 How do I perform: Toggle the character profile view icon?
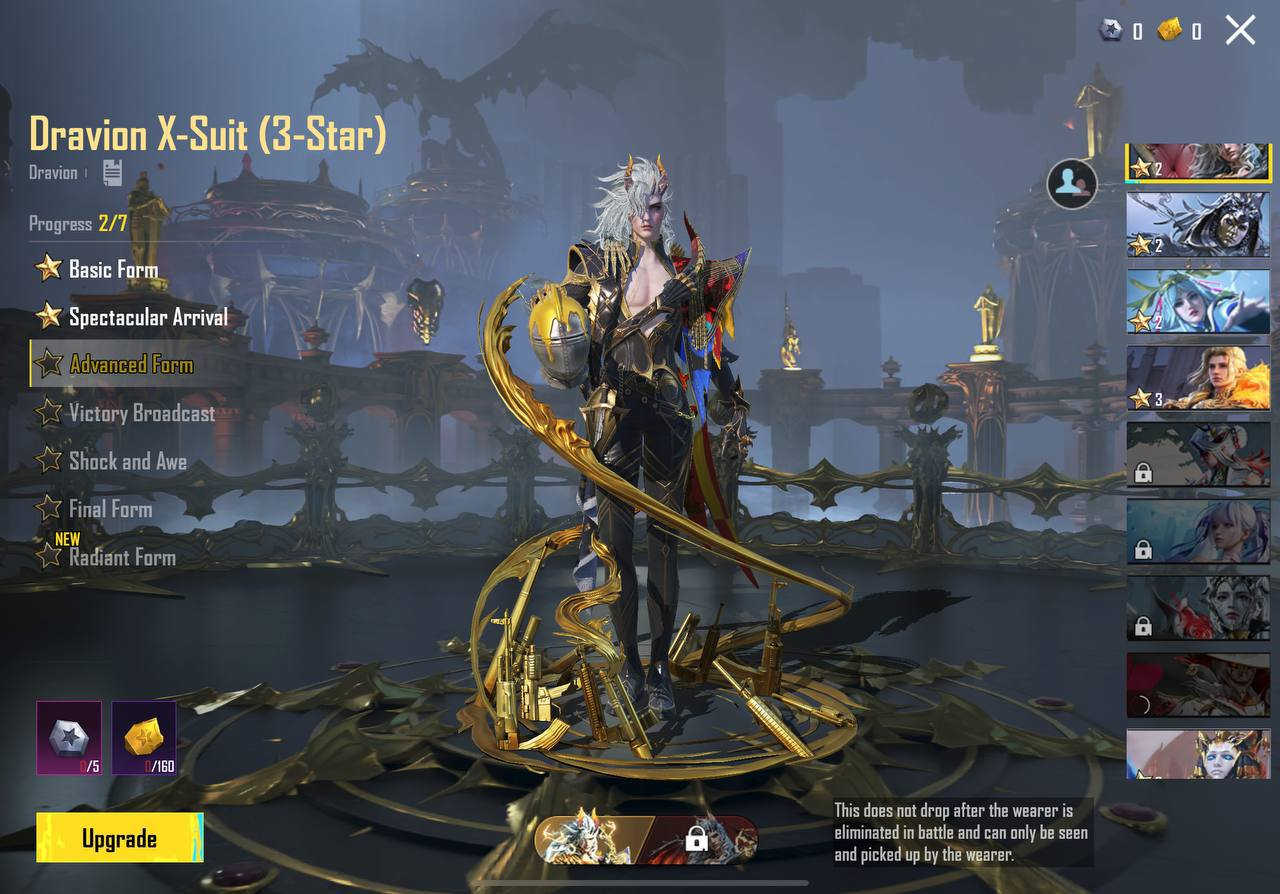point(1072,183)
